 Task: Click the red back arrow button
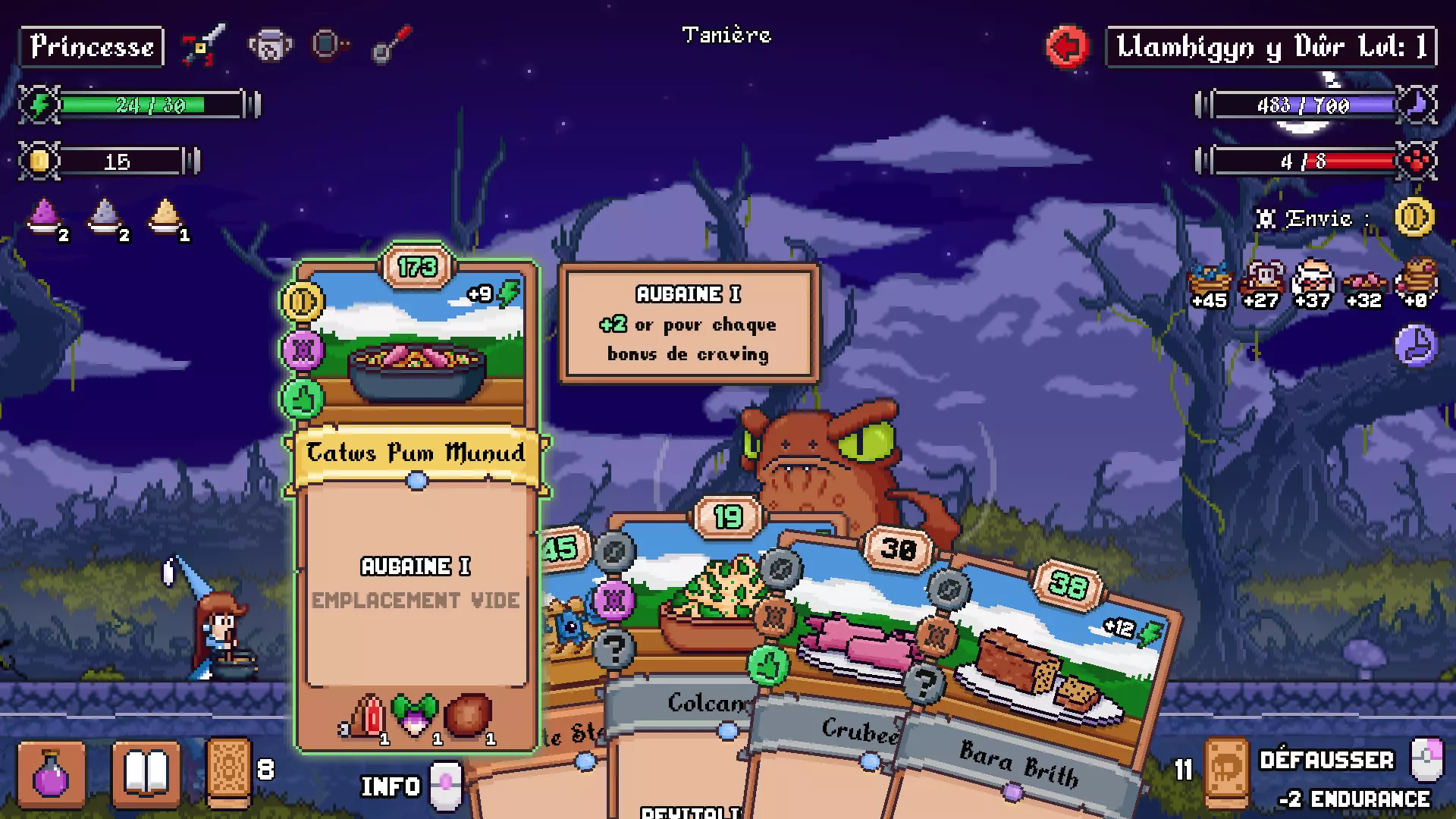tap(1066, 47)
